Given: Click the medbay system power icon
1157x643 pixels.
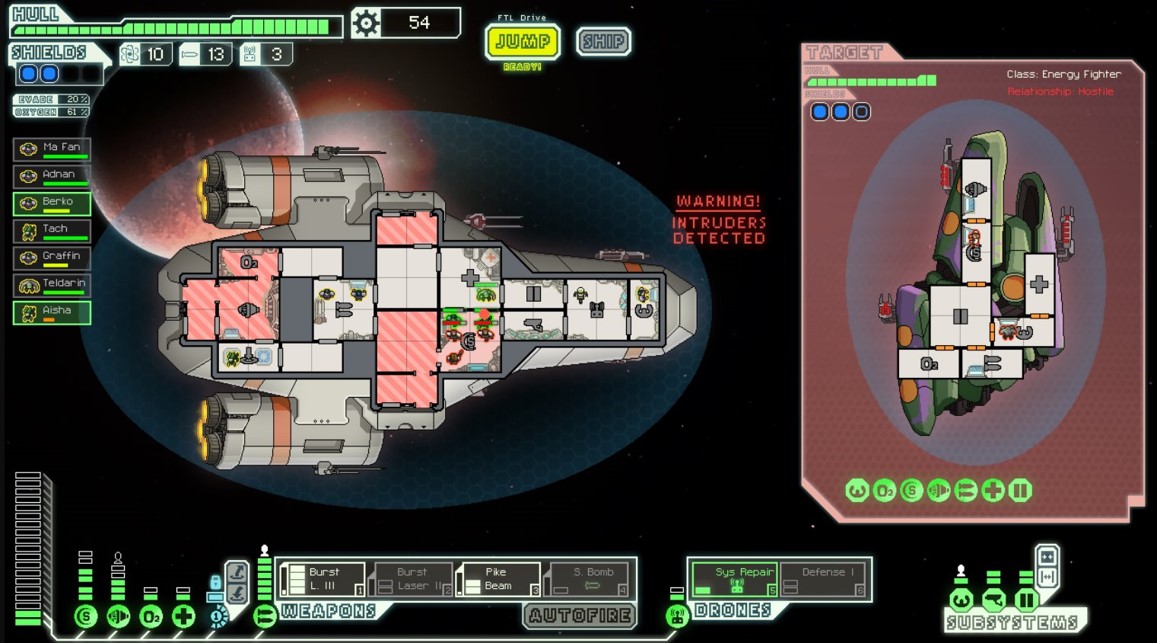Looking at the screenshot, I should 183,616.
